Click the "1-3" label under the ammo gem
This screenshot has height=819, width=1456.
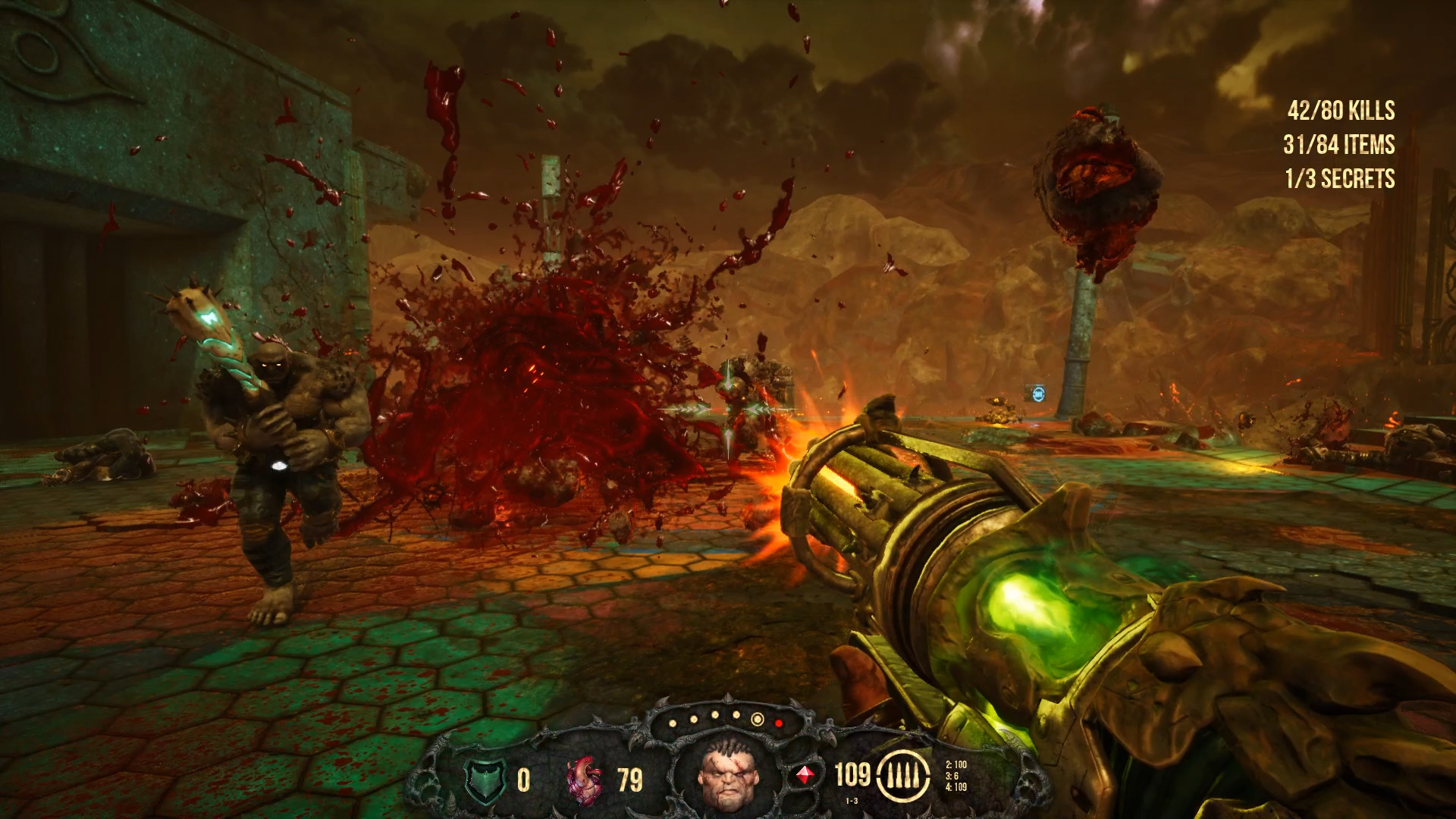[x=852, y=799]
